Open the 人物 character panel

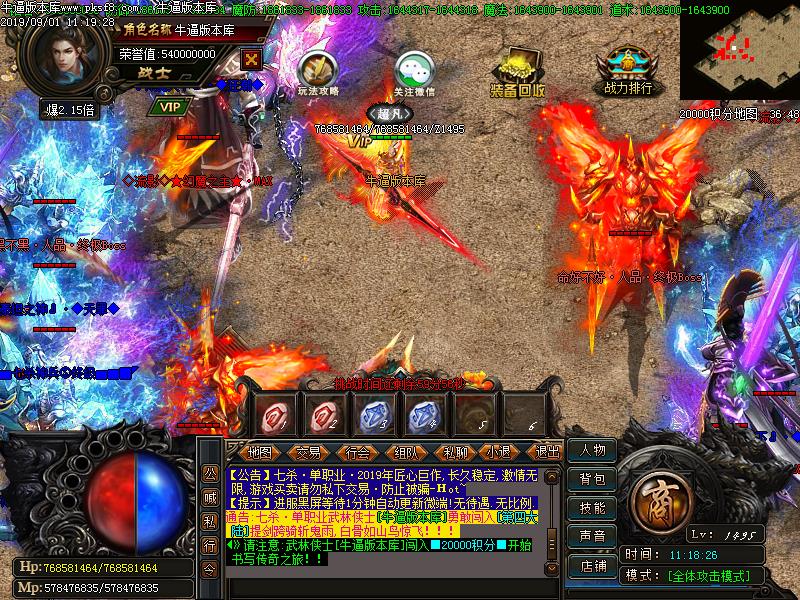coord(592,451)
